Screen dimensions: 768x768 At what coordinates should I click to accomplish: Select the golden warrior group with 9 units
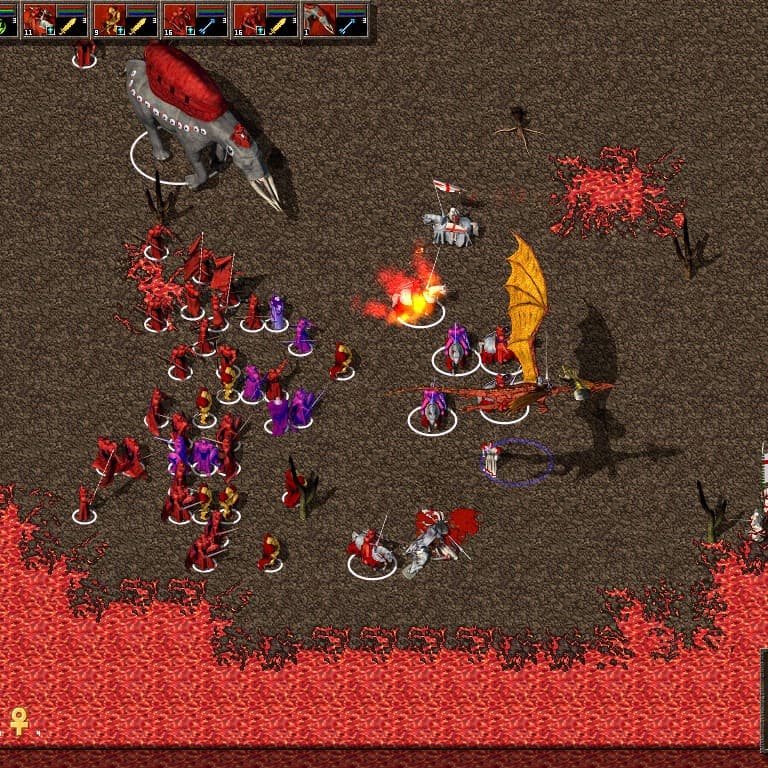[x=125, y=19]
